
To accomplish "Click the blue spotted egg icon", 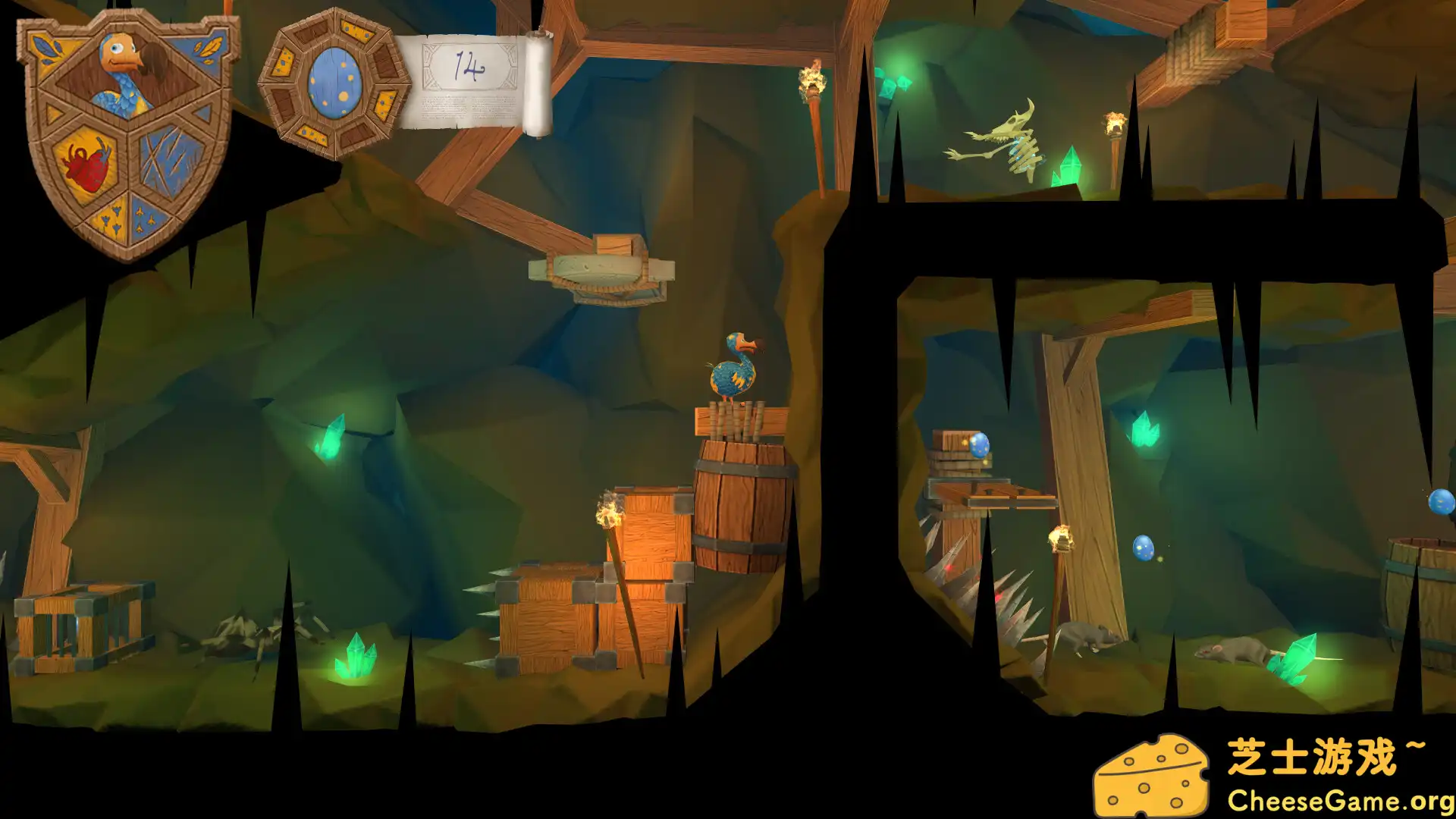I will click(334, 83).
